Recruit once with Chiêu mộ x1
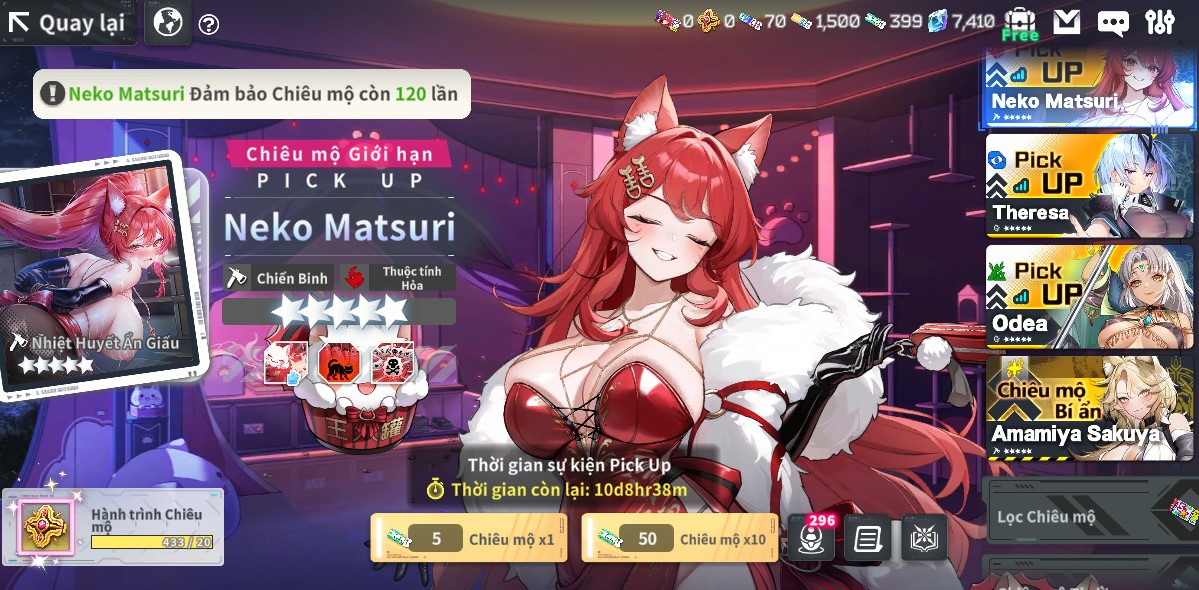 point(468,539)
